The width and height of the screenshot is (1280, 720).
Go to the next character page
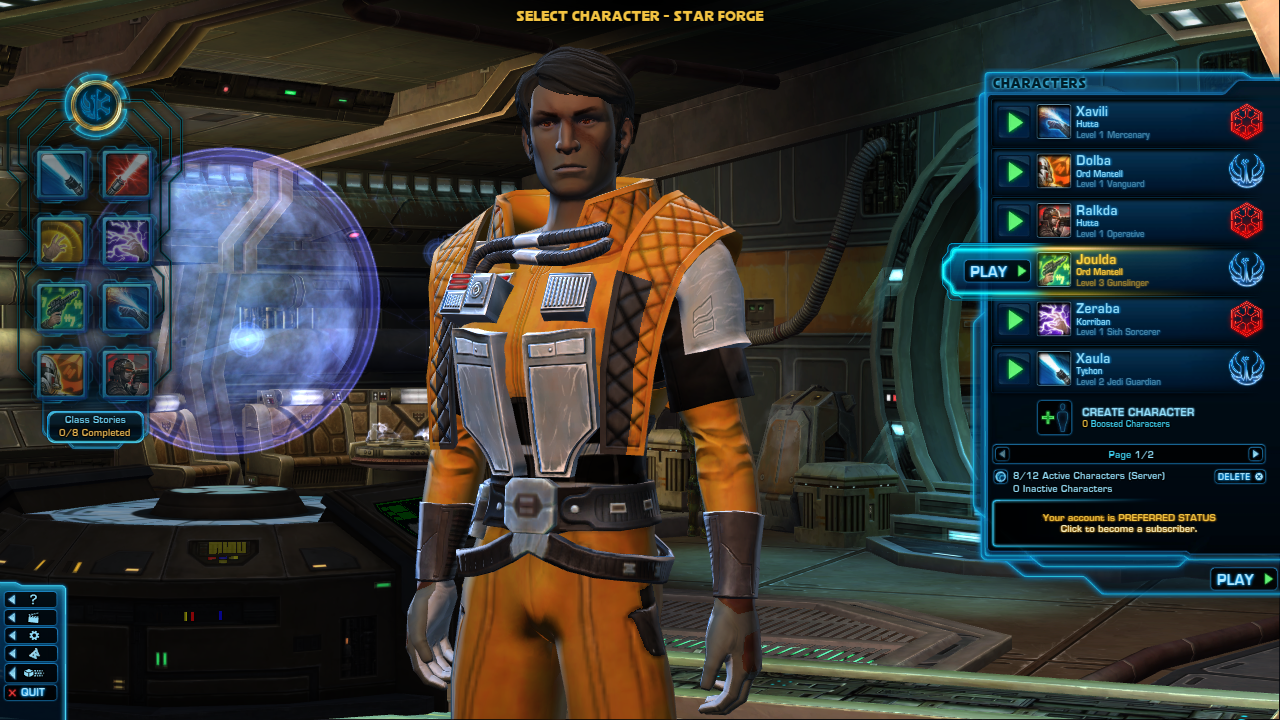tap(1255, 454)
